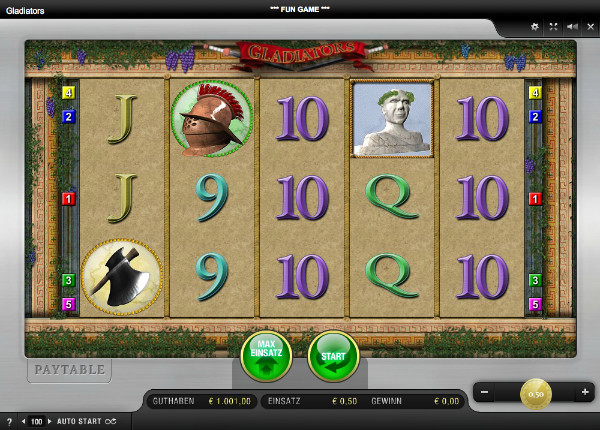
Task: Select the green payline 3 marker on the right
Action: pos(535,281)
